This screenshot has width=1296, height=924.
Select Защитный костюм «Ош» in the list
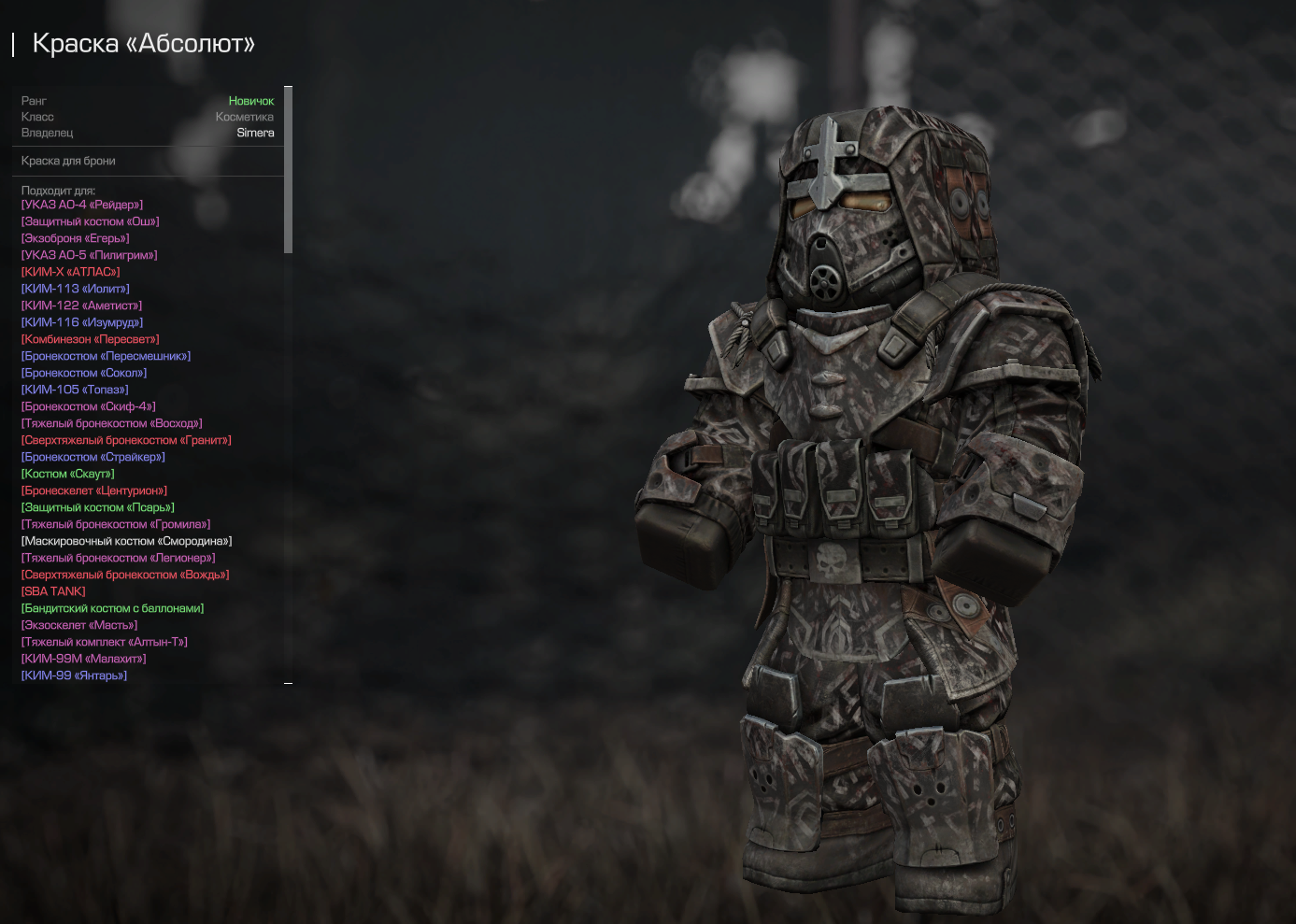(x=91, y=221)
